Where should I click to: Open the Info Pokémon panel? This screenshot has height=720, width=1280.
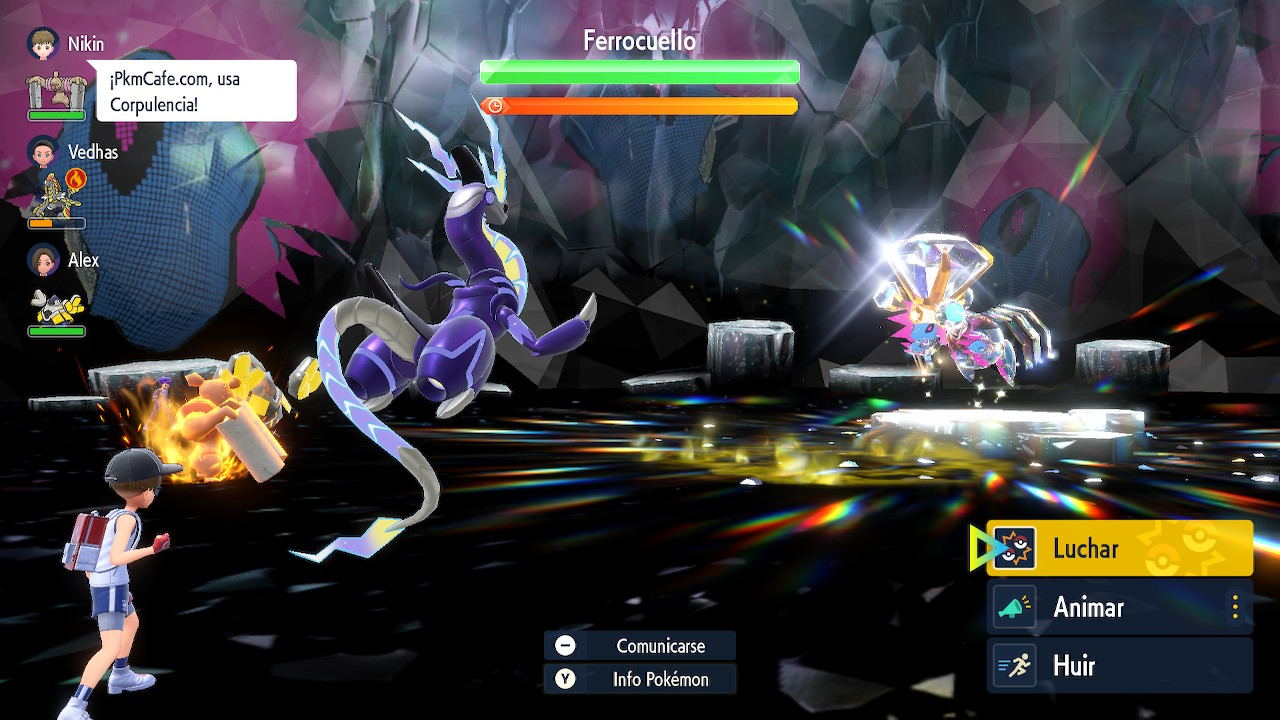[x=640, y=680]
